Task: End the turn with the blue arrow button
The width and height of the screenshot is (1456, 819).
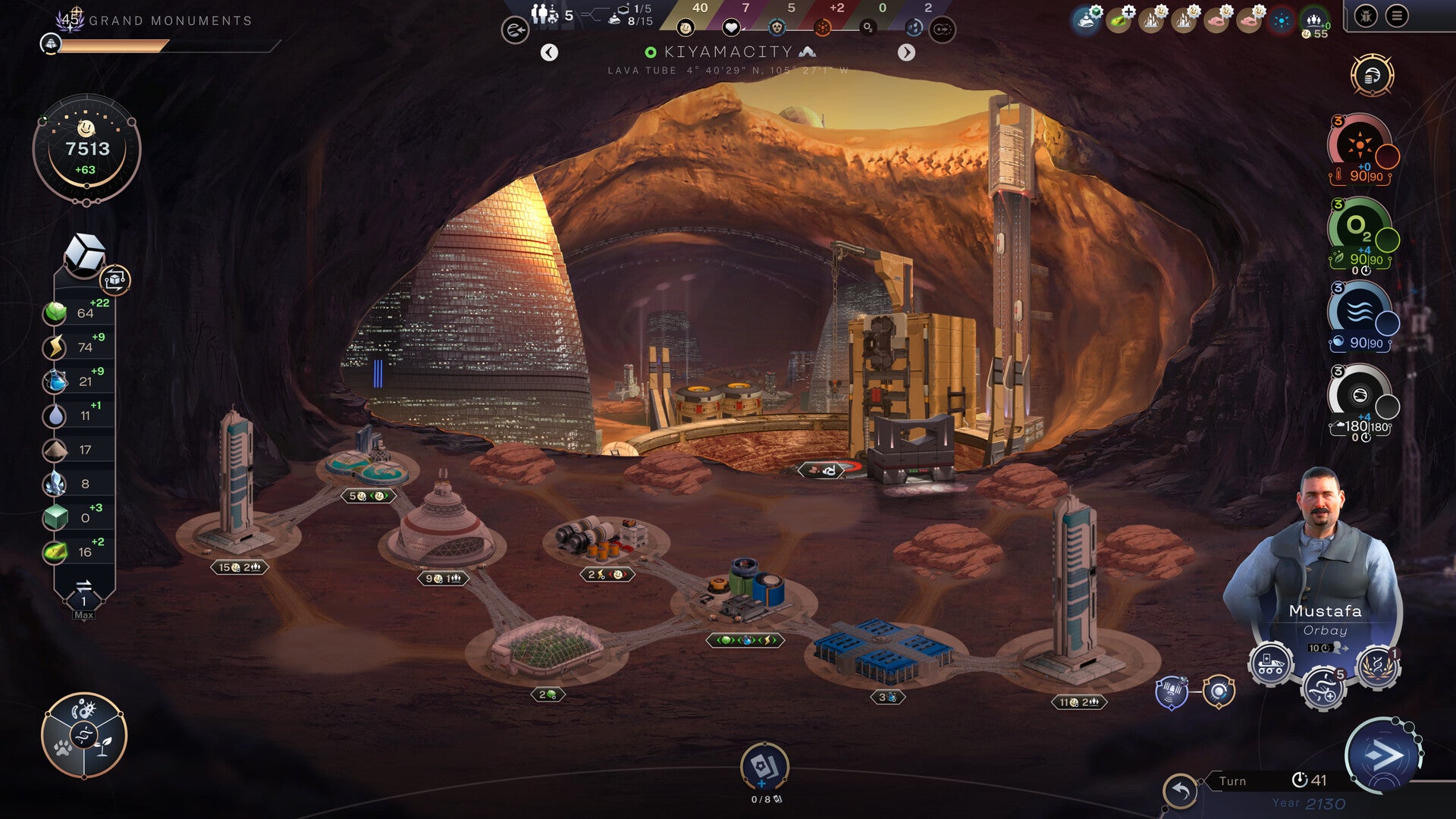Action: pos(1382,755)
